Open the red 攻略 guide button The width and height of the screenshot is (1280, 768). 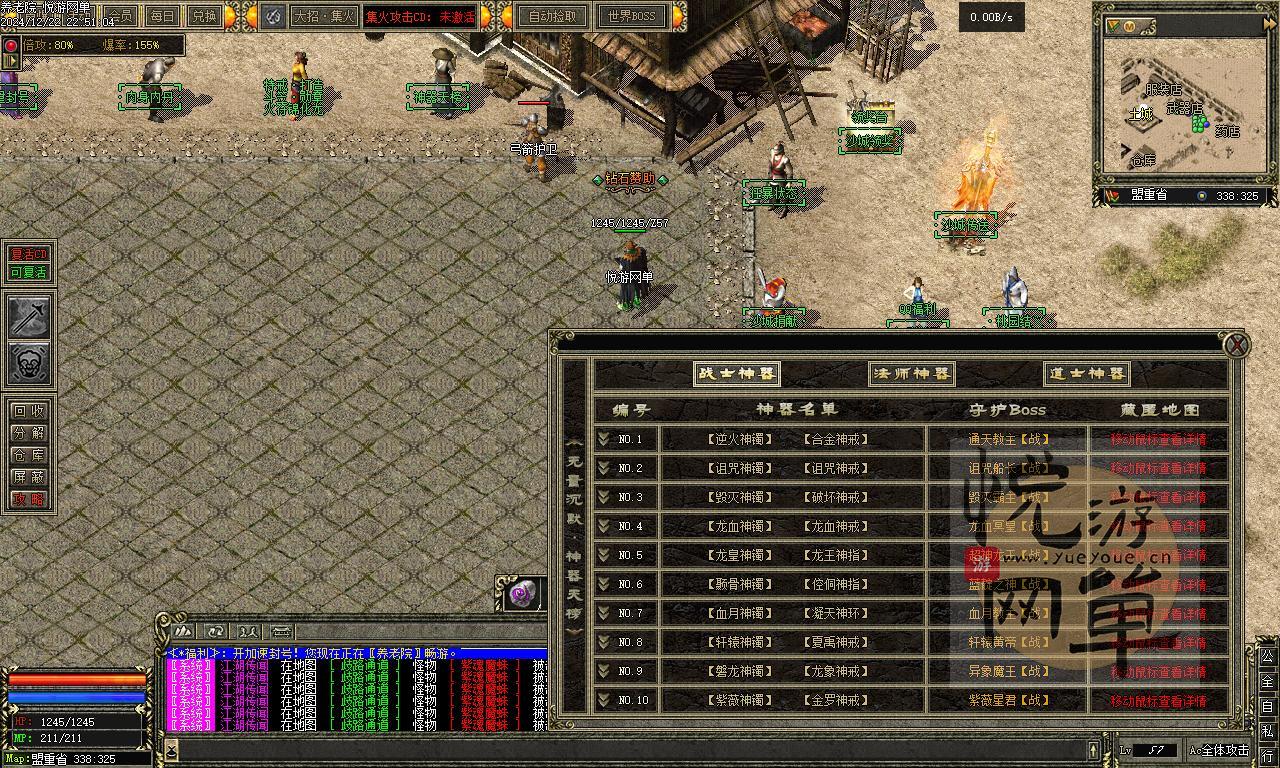pos(29,499)
